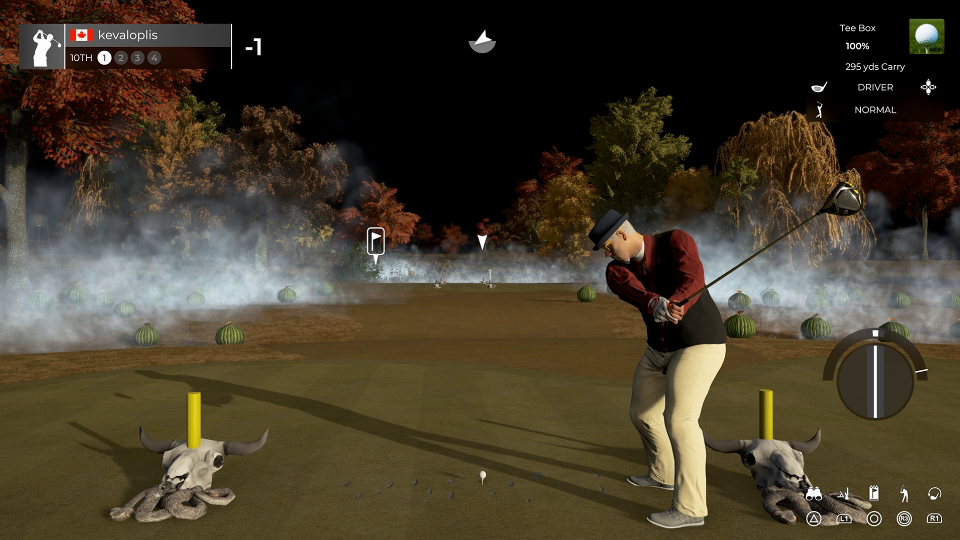
Task: Change the NORMAL shot type
Action: pyautogui.click(x=875, y=110)
